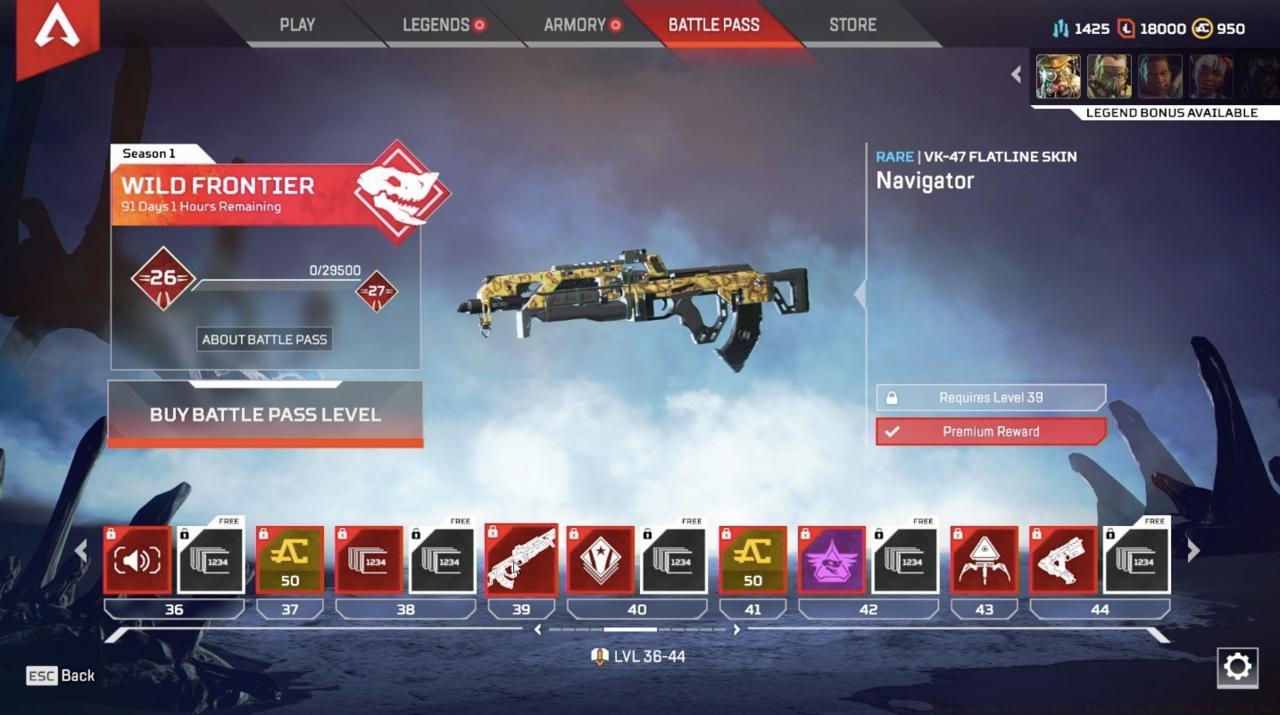Image resolution: width=1280 pixels, height=715 pixels.
Task: Buy a Battle Pass level
Action: 265,414
